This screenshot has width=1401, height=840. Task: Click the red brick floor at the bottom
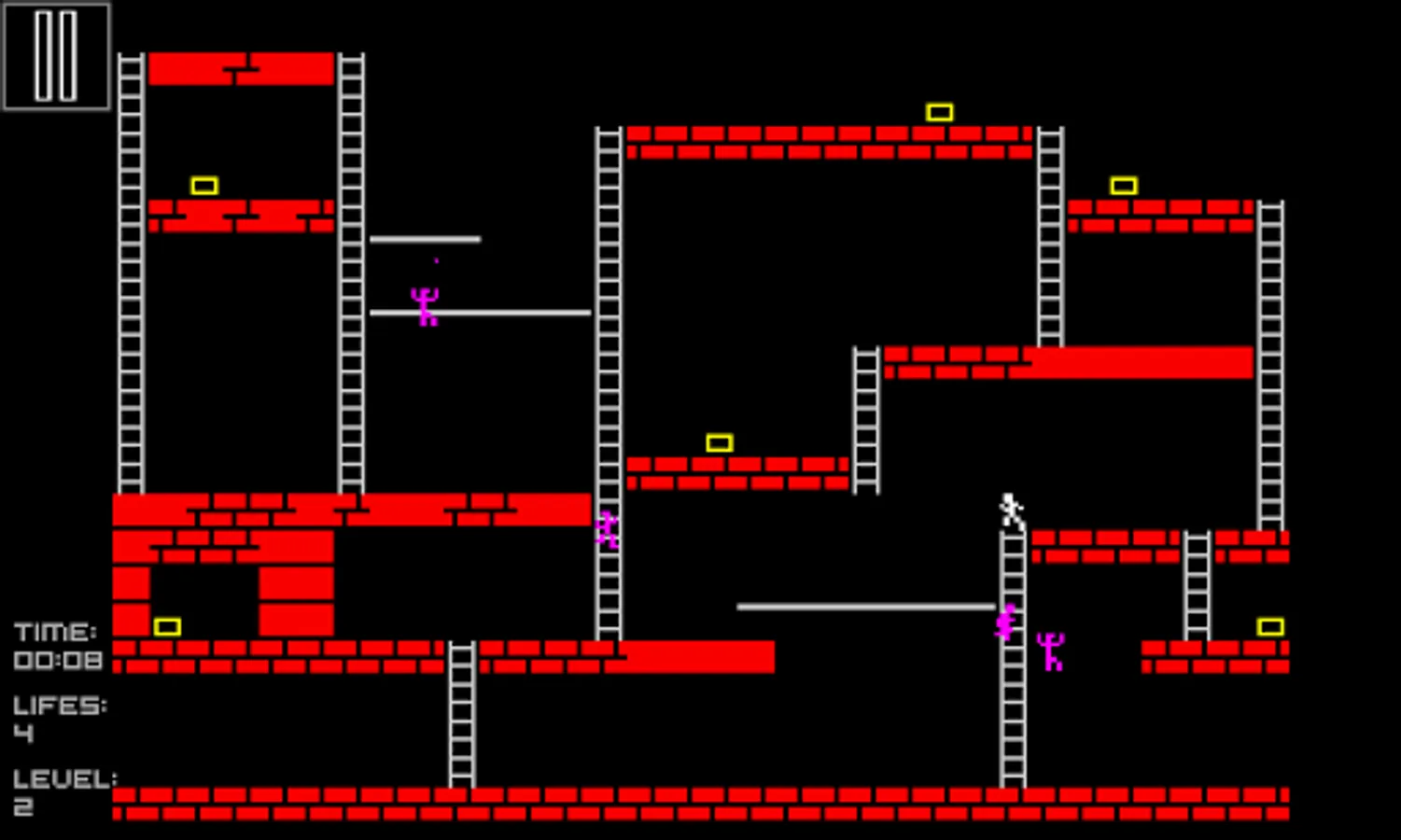click(x=700, y=805)
